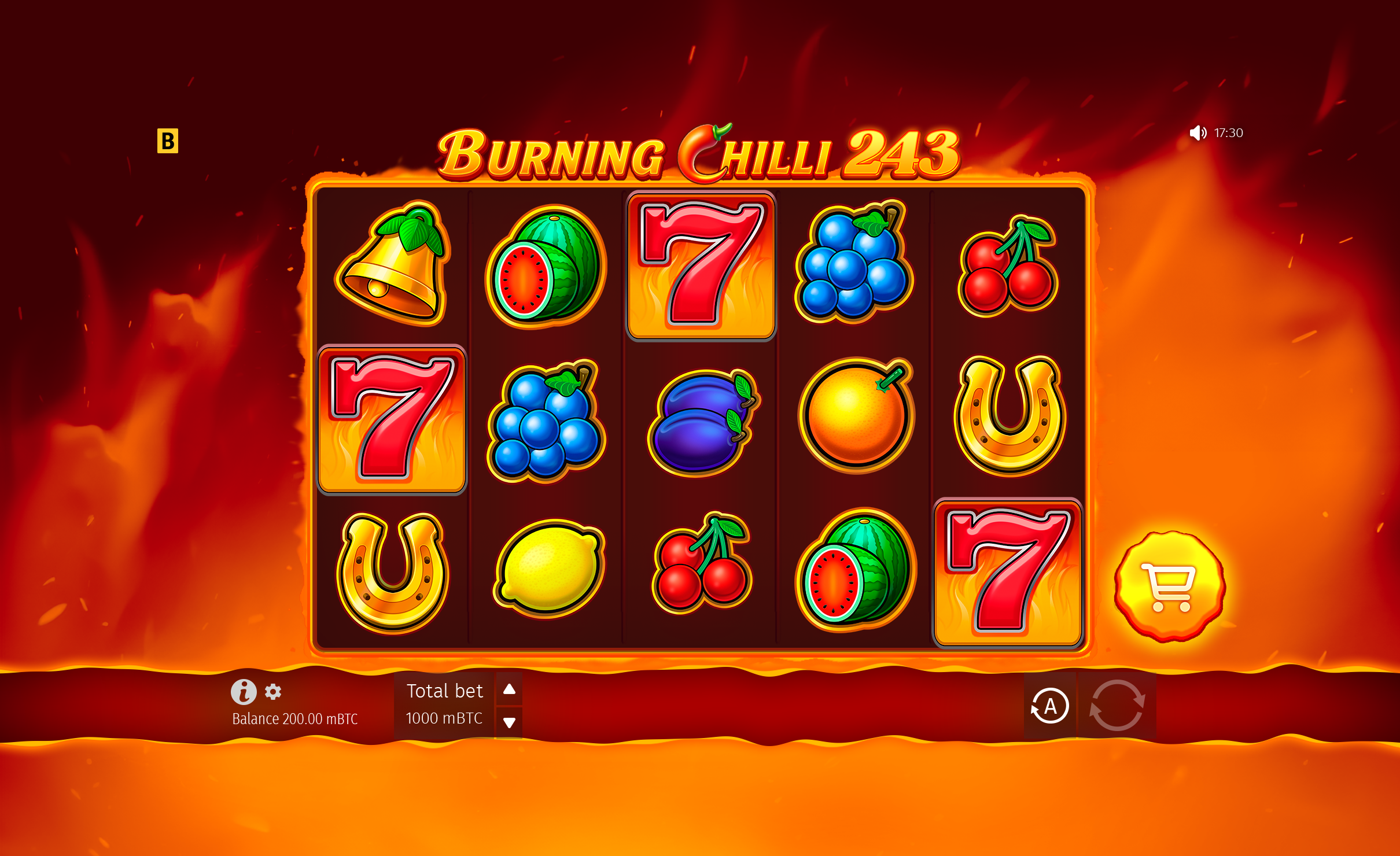
Task: Click the Total bet label
Action: (445, 691)
